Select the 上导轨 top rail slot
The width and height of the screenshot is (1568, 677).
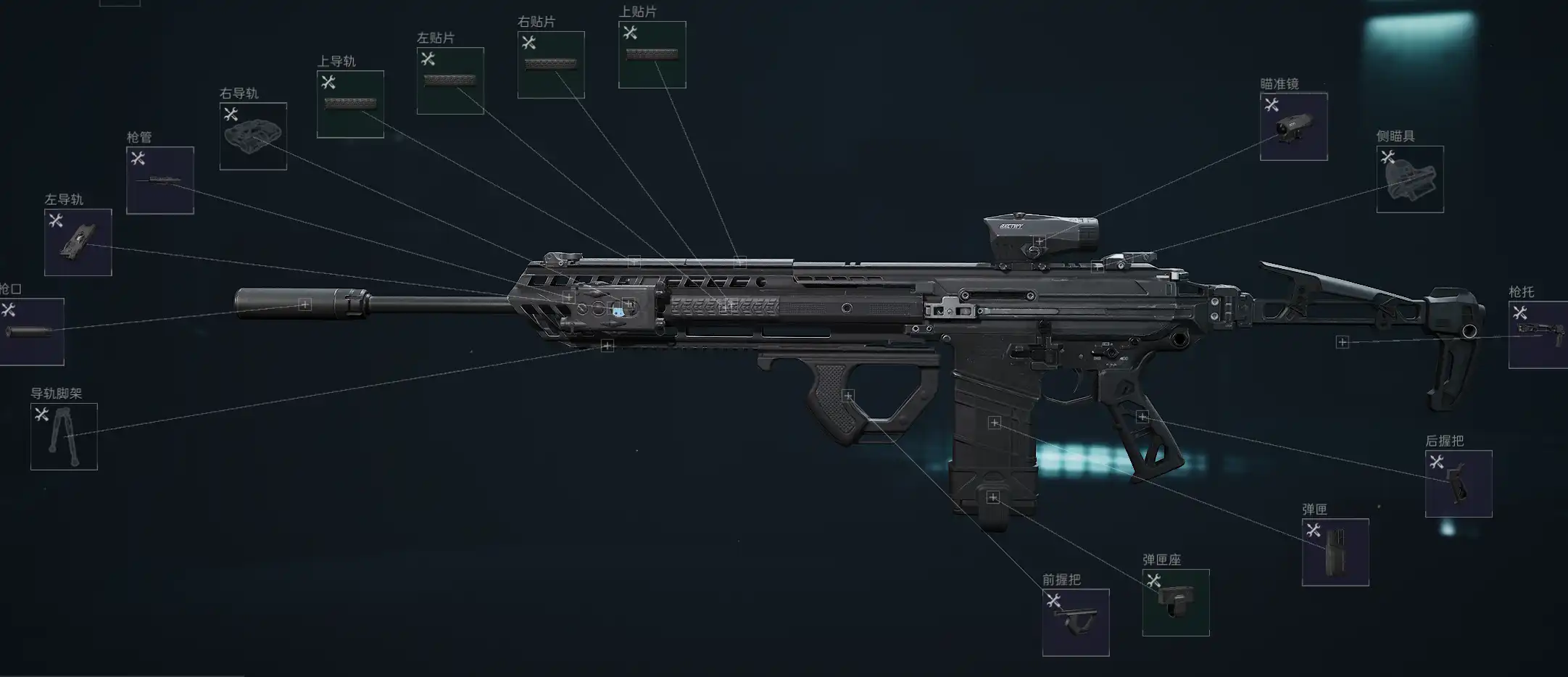[x=350, y=104]
